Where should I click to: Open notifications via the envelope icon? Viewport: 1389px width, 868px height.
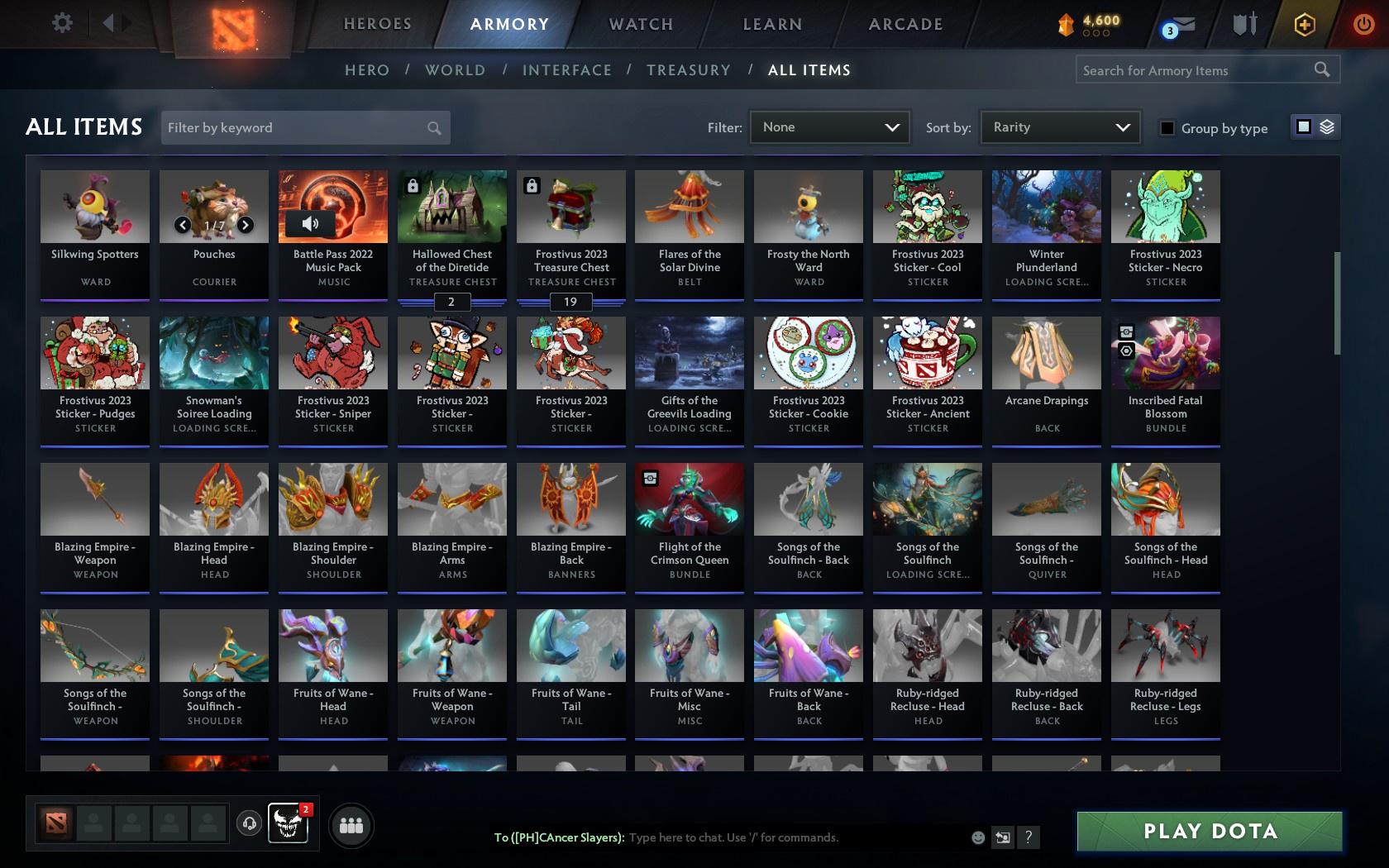click(1180, 25)
